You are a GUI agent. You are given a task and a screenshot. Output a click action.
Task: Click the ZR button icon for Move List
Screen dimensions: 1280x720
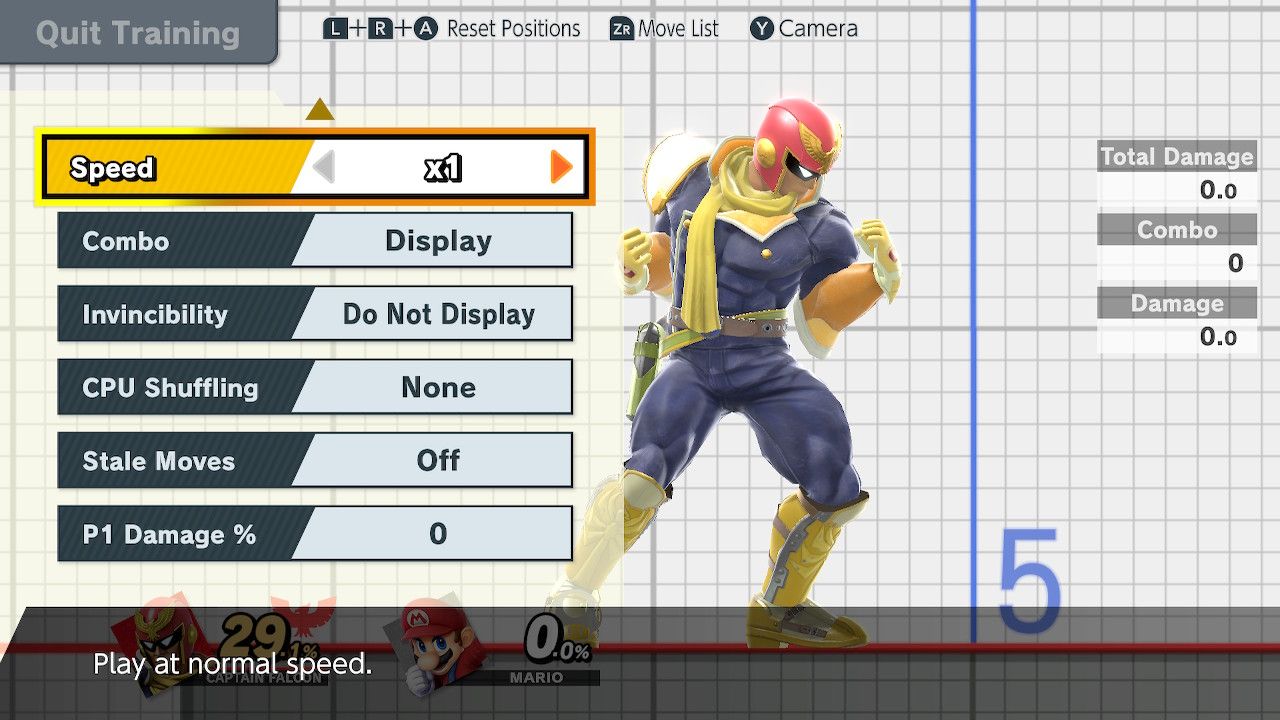click(x=622, y=28)
